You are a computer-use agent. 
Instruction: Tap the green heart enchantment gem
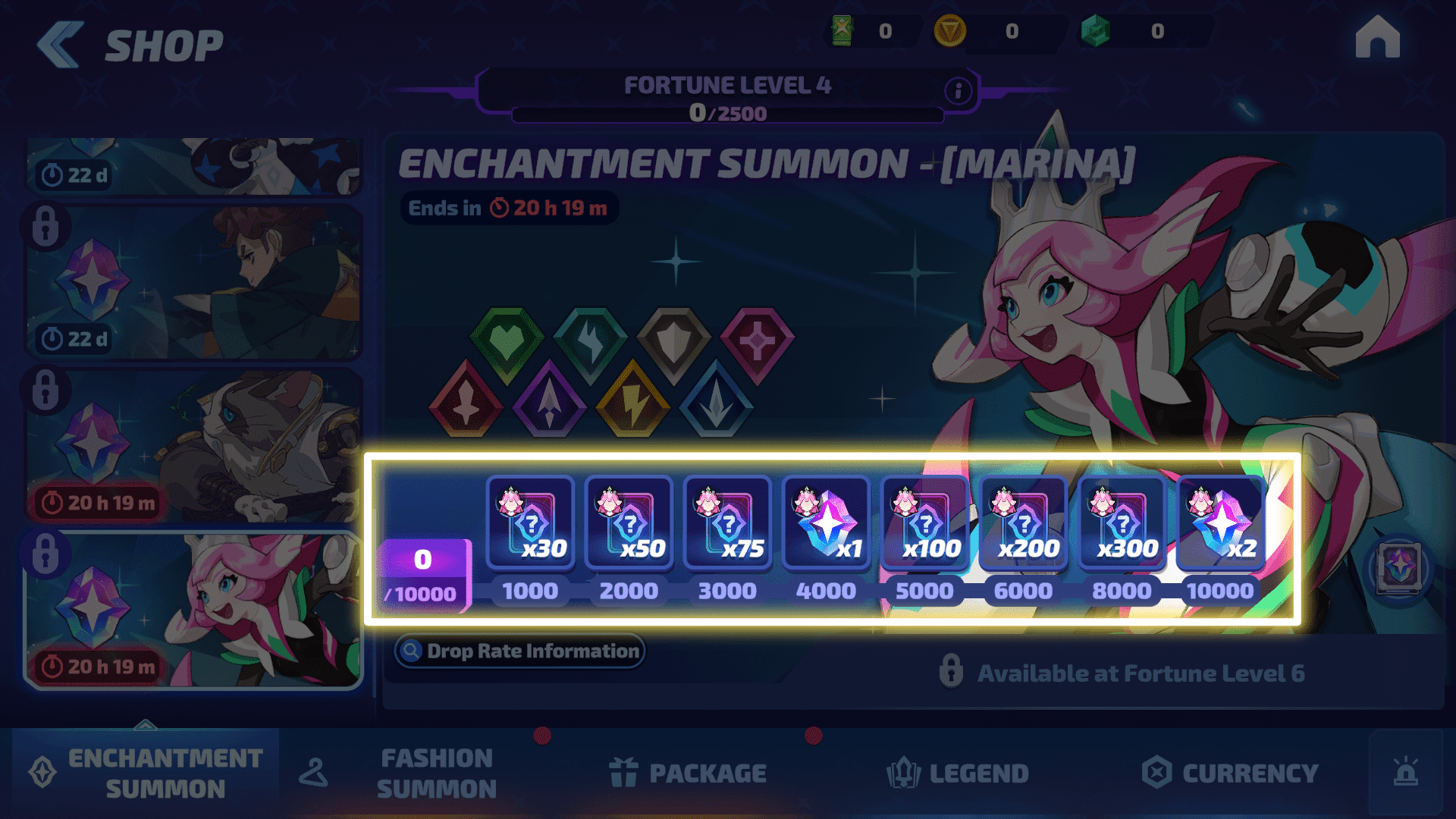(x=507, y=343)
